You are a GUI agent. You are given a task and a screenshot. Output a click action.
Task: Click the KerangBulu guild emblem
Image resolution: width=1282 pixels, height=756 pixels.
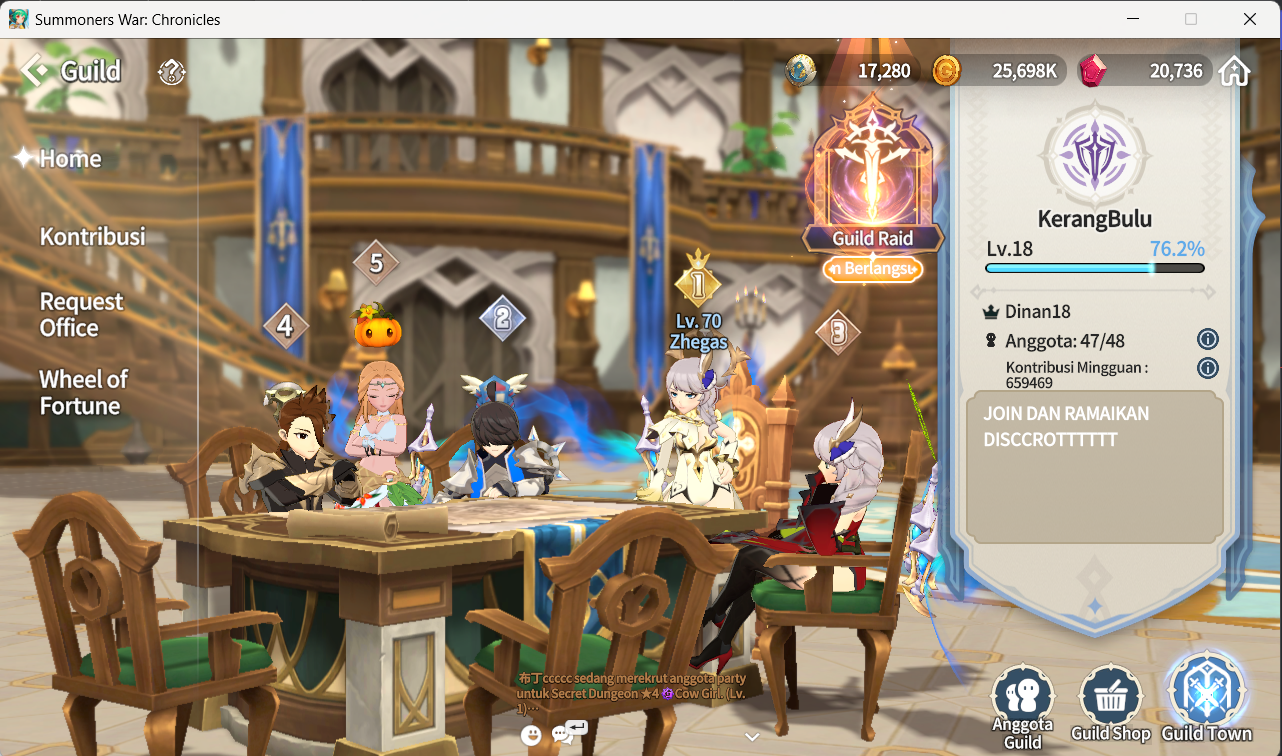1094,155
